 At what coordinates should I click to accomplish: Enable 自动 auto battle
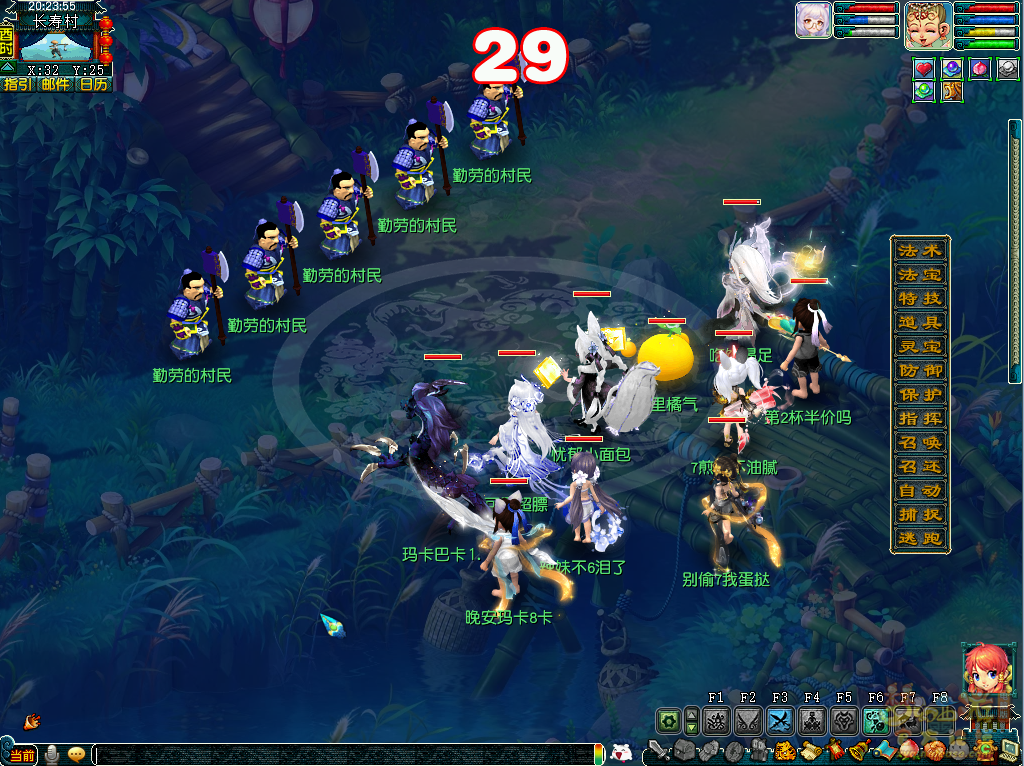click(x=920, y=490)
